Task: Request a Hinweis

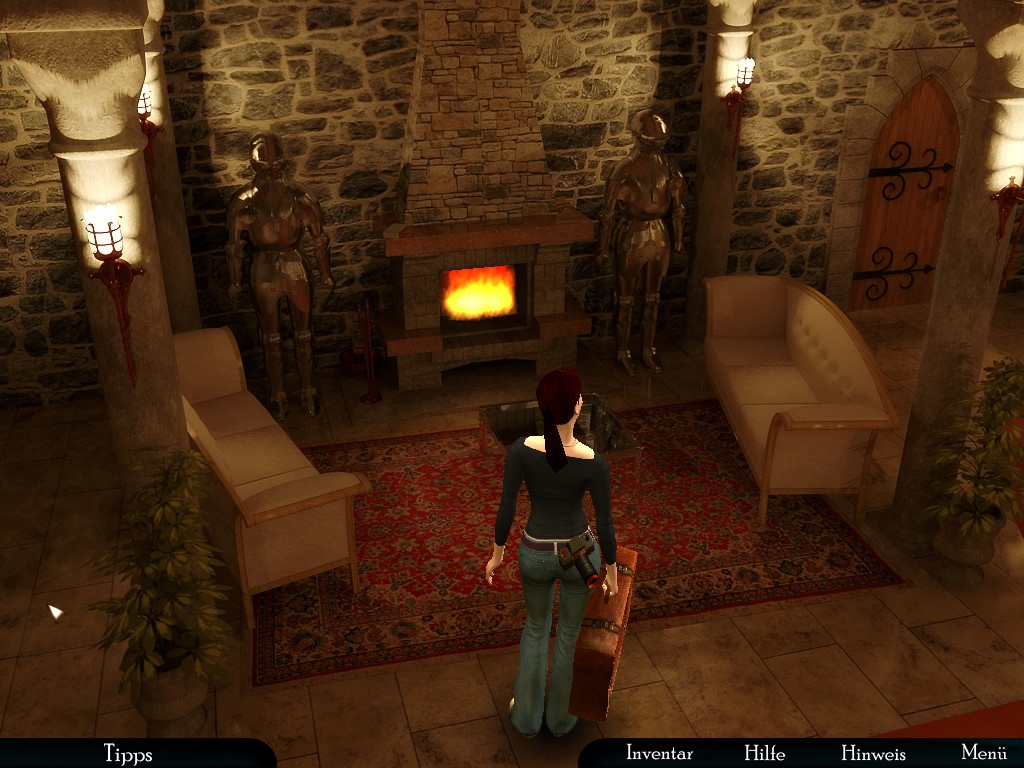Action: (x=873, y=753)
